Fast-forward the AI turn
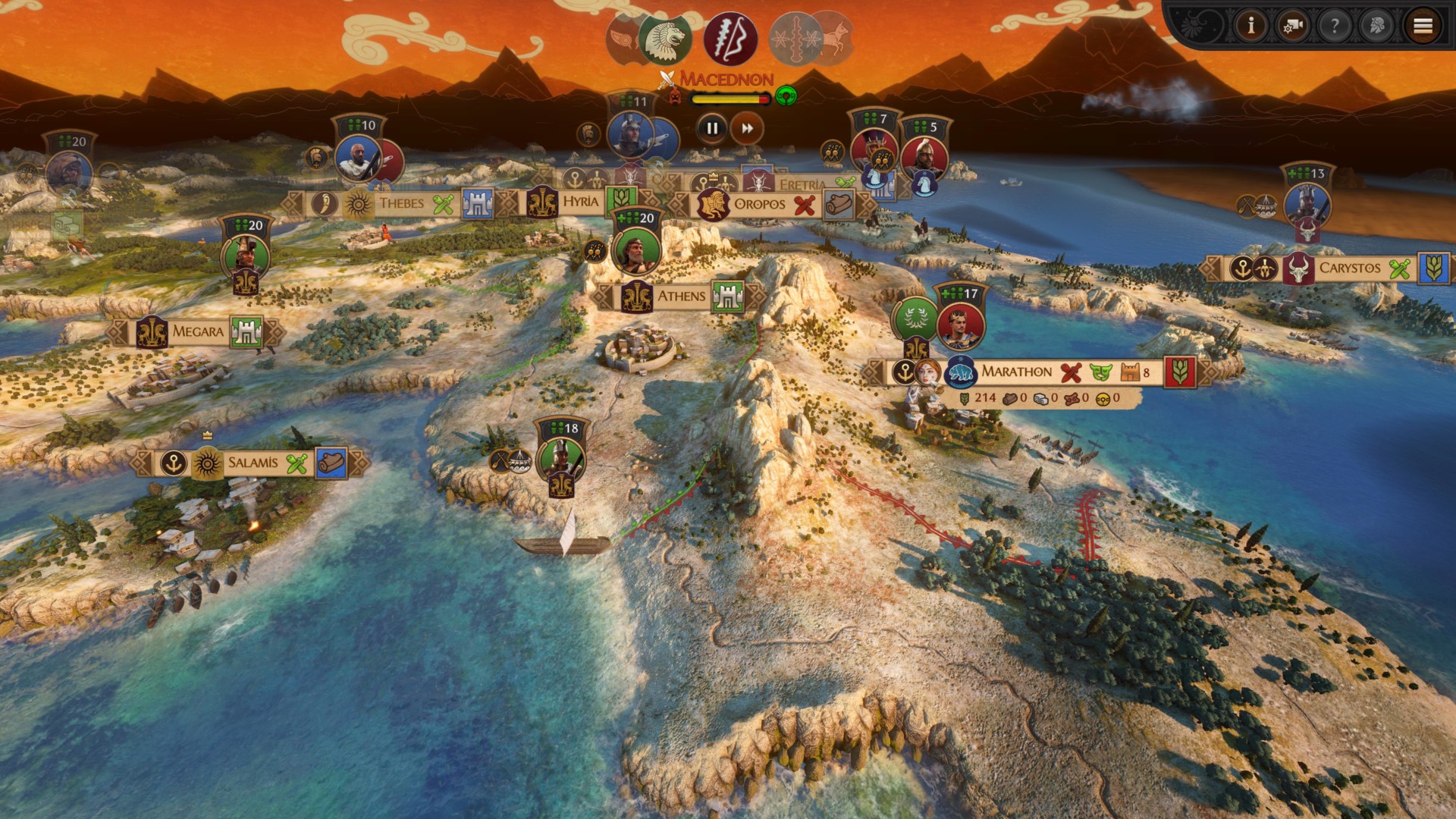 coord(747,129)
